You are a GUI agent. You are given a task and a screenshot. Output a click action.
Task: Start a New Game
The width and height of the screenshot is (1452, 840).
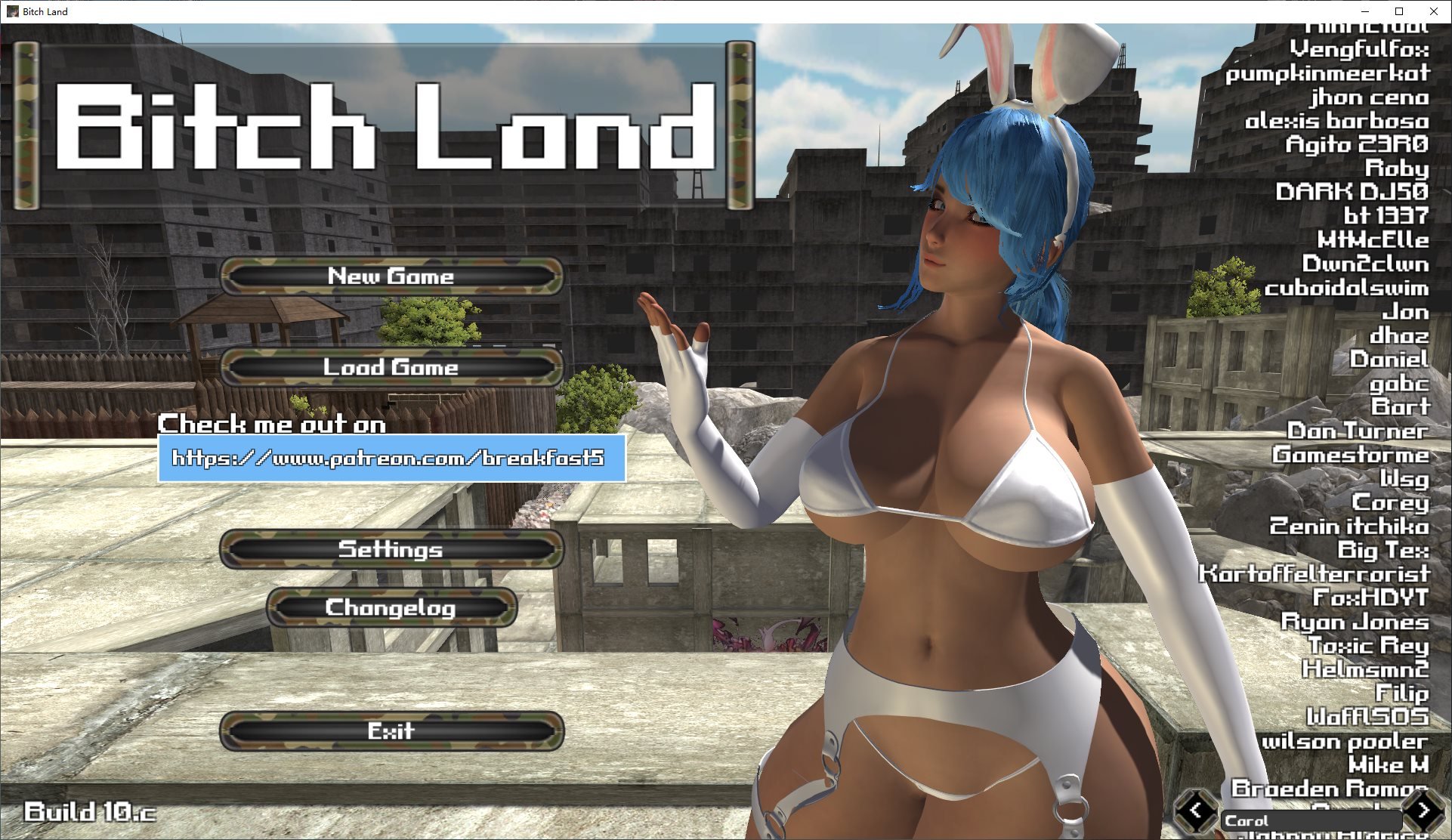coord(391,276)
